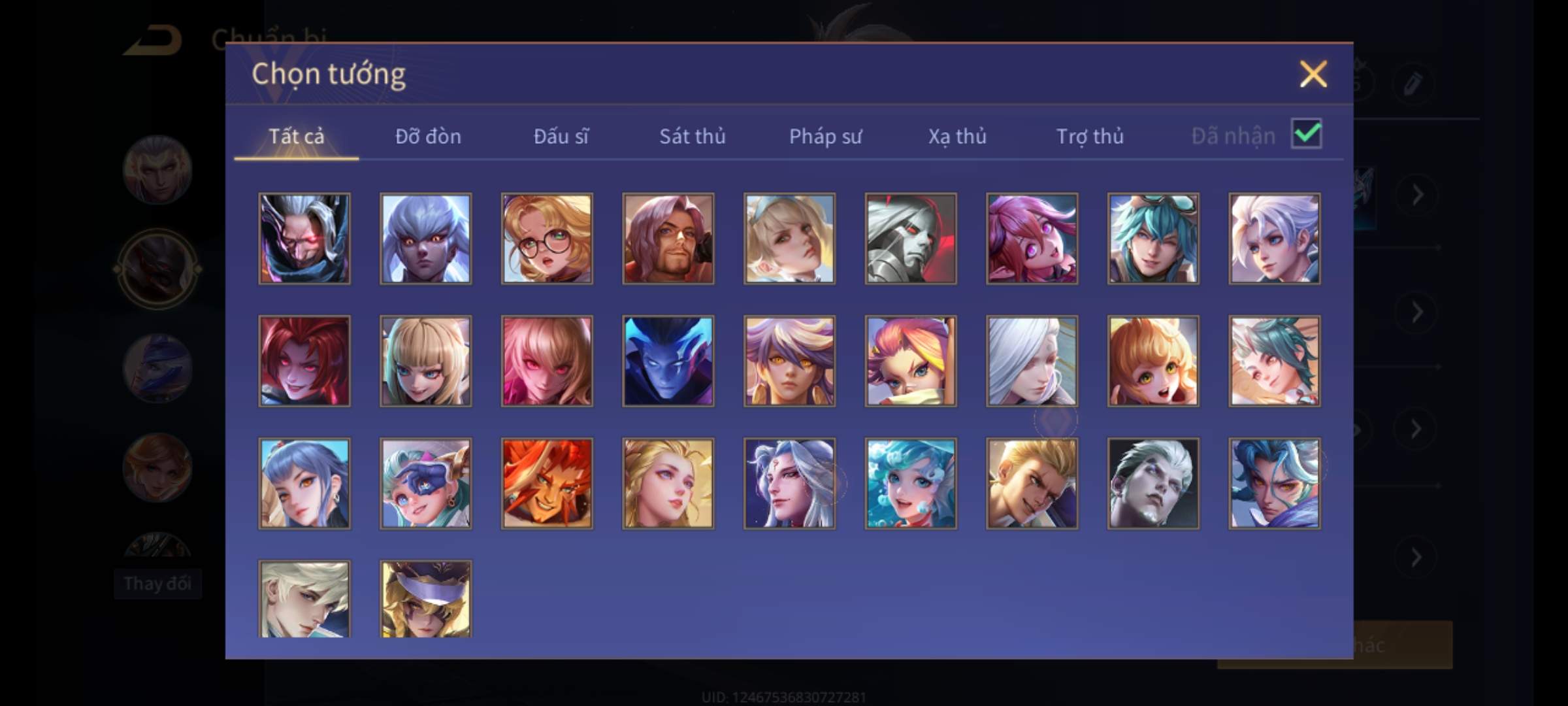Pick the aqua-haired girl with bubbles
Screen dimensions: 1568x706
pos(911,483)
